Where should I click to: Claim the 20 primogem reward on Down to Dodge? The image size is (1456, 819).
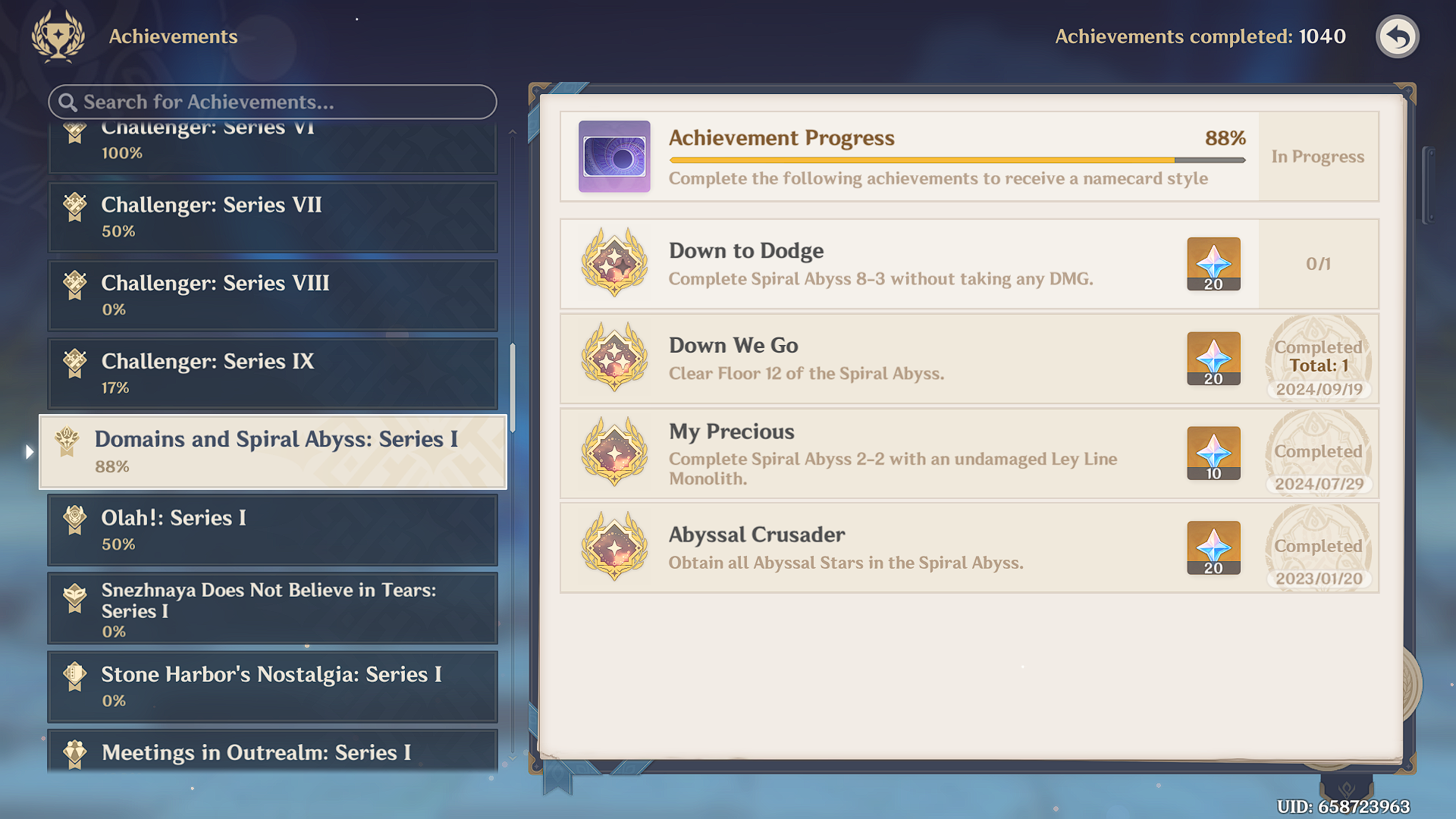pyautogui.click(x=1213, y=264)
